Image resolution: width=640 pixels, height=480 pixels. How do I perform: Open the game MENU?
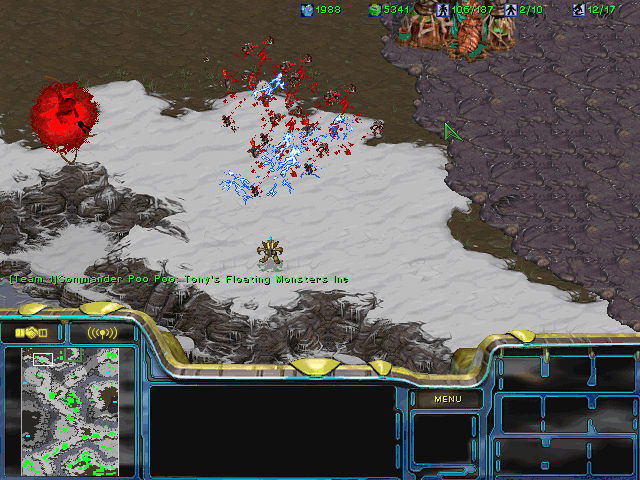click(x=447, y=399)
